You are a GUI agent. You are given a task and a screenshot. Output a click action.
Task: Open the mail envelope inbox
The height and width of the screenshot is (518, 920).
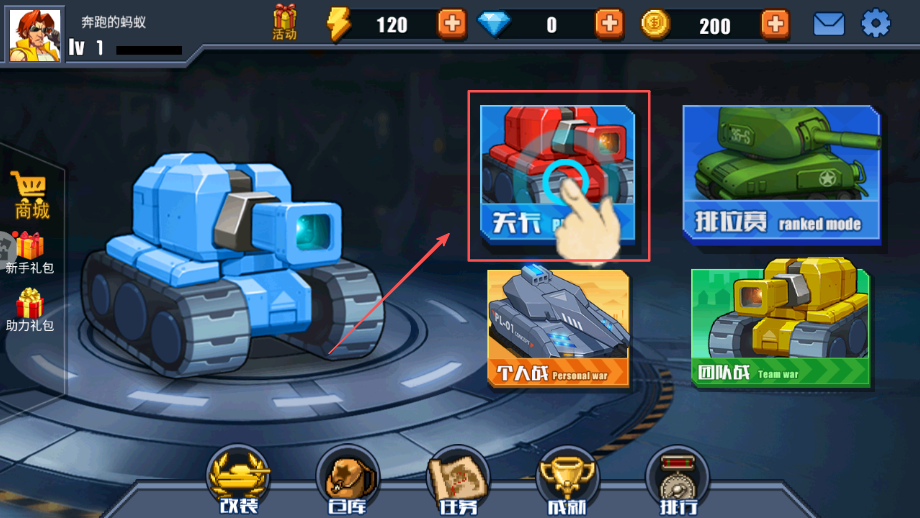coord(829,23)
